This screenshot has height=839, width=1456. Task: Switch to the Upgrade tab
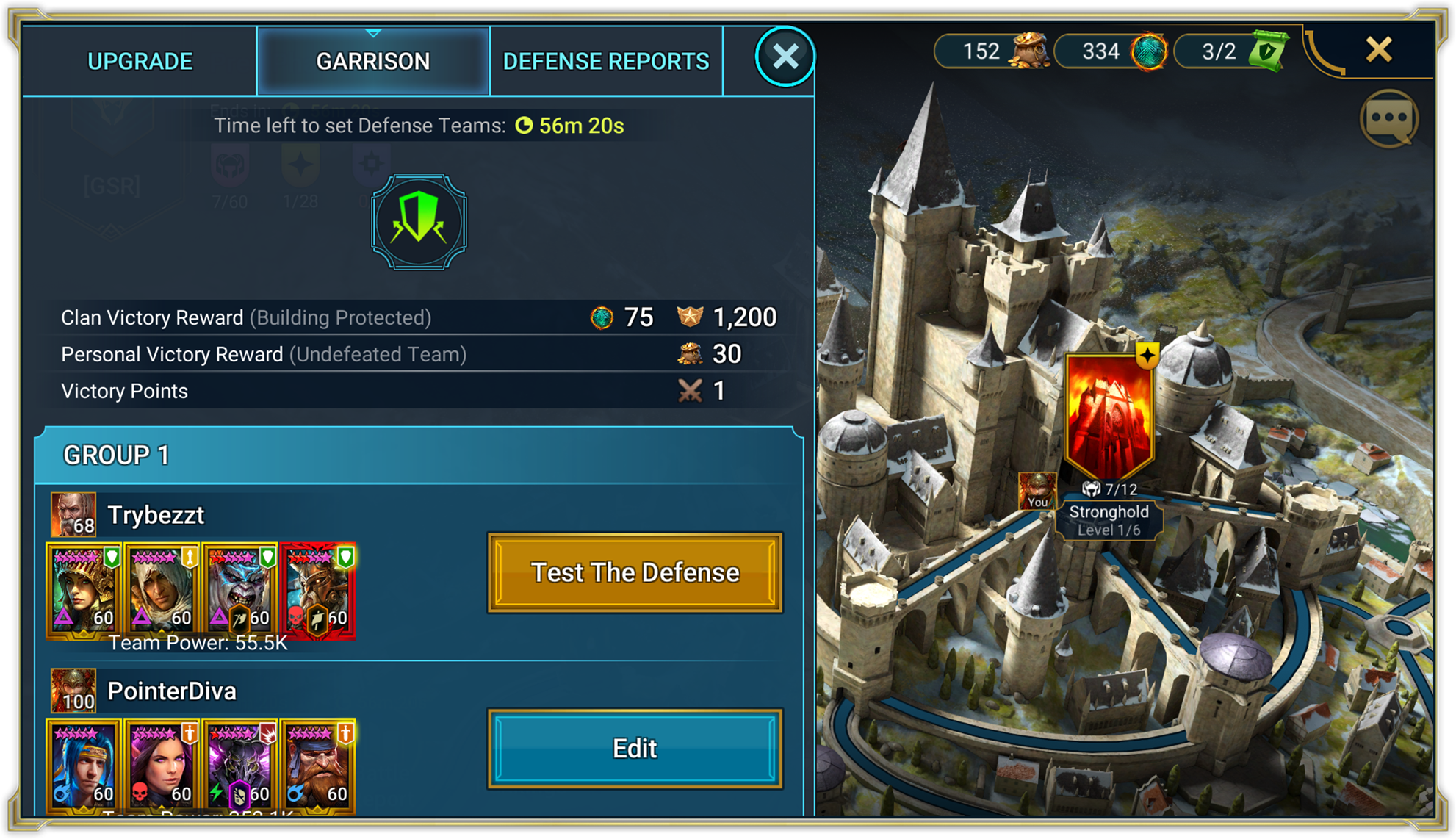click(x=140, y=62)
